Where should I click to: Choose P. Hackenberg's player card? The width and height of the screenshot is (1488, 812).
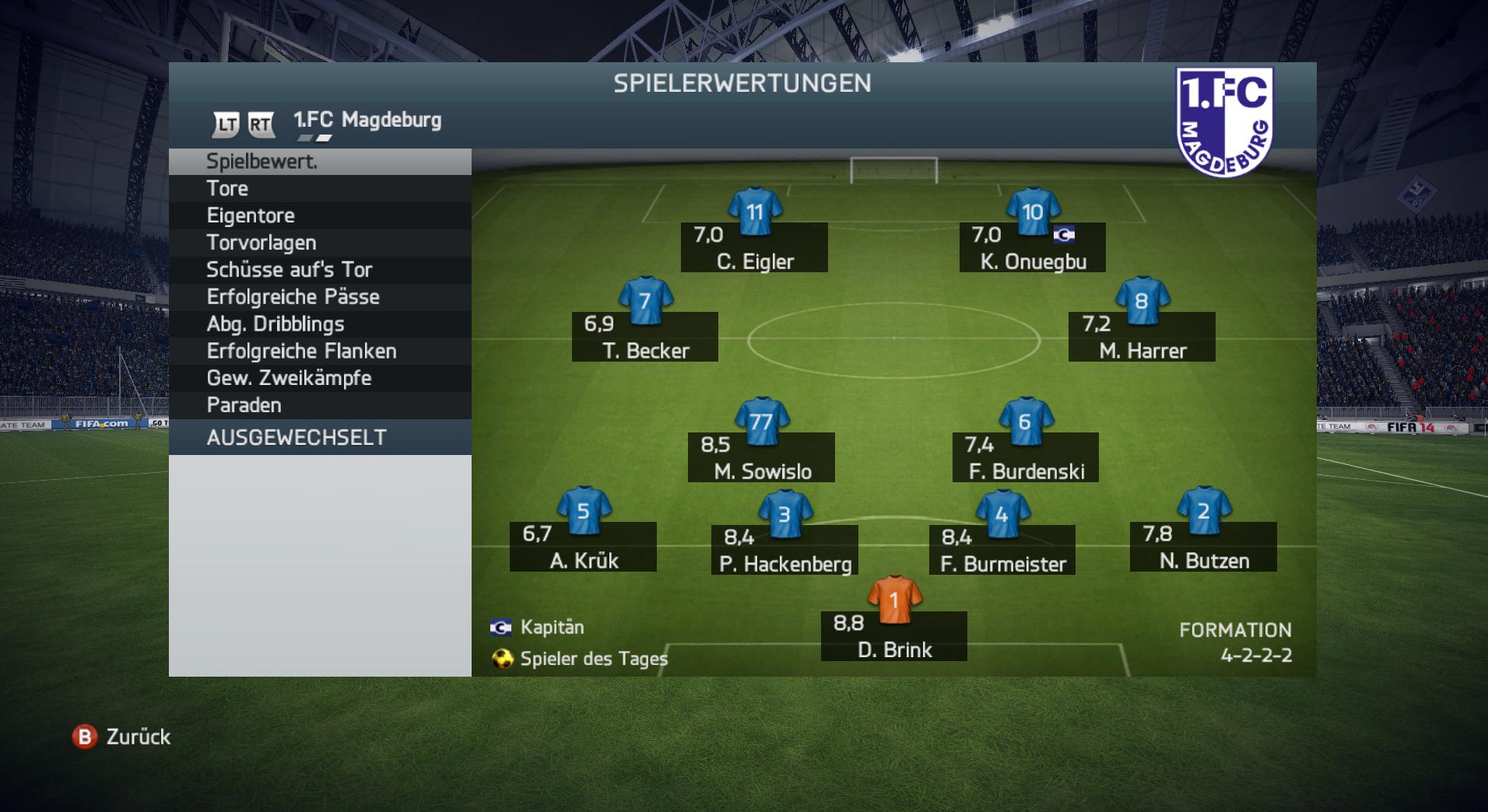coord(784,549)
